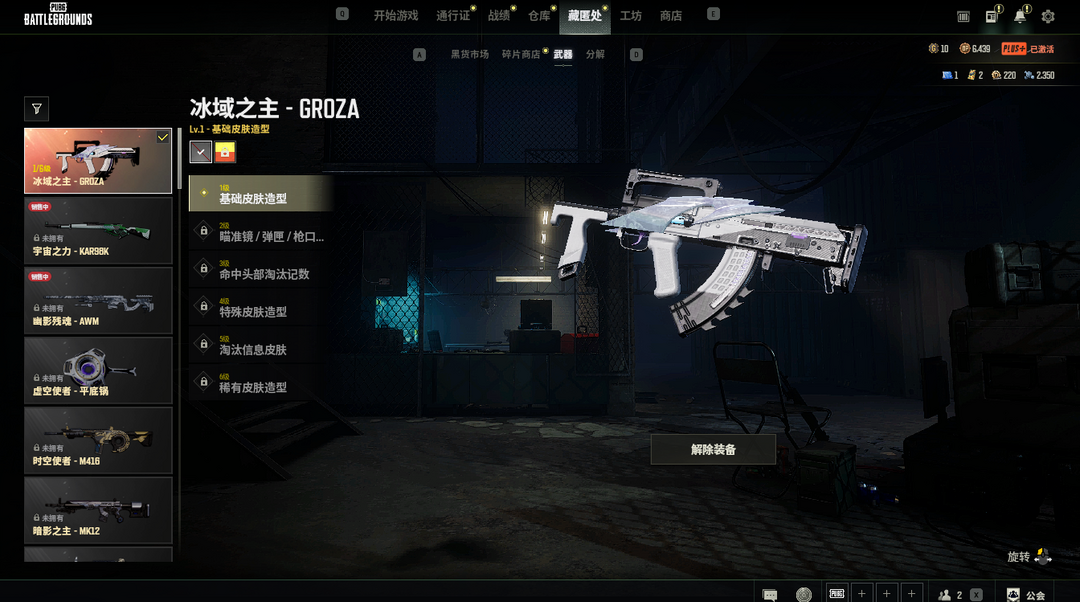Select the 宇宙之力 KAR98K skin
Screen dimensions: 1080x602
[x=98, y=230]
